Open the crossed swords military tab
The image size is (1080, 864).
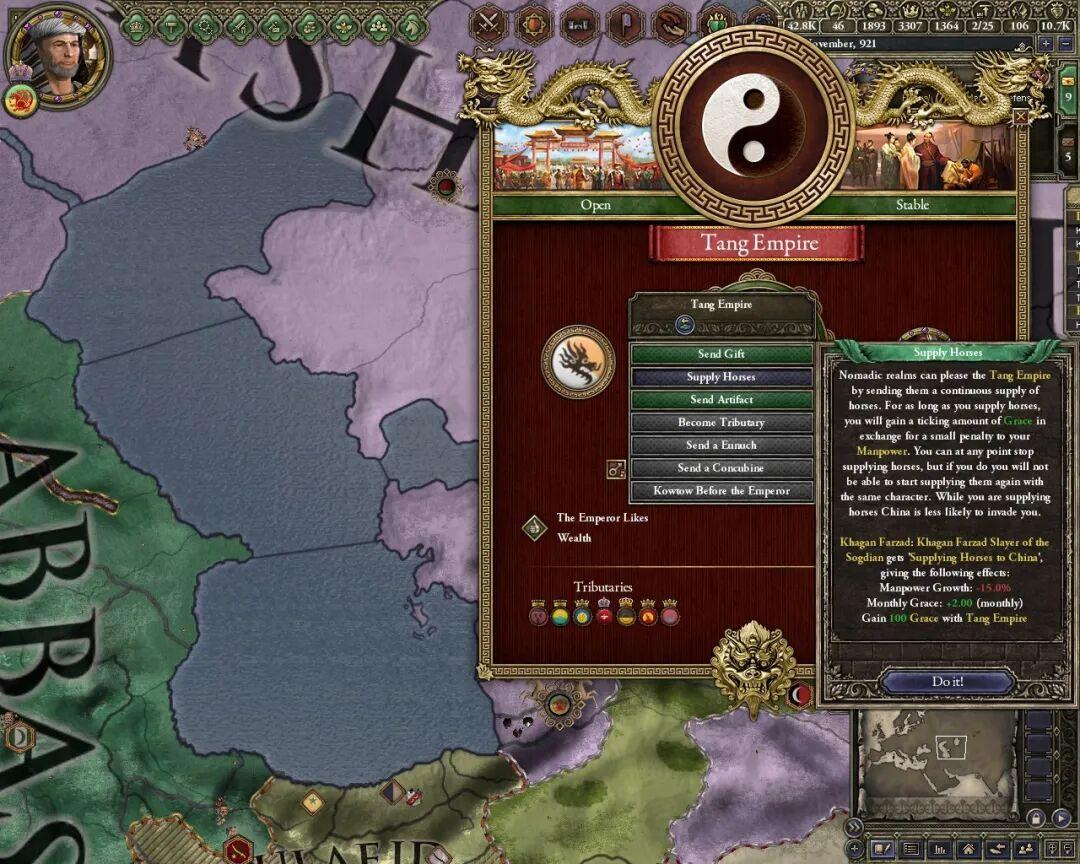[488, 24]
